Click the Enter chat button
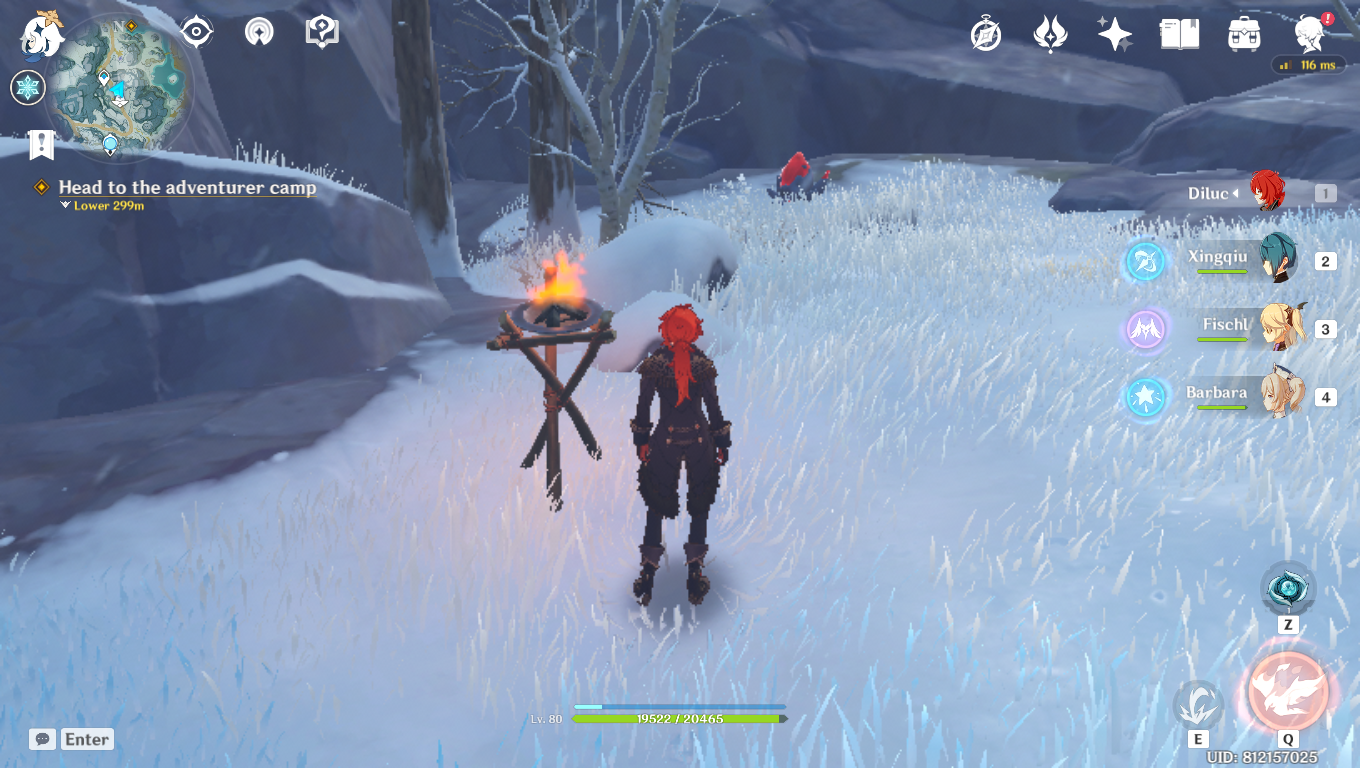Viewport: 1360px width, 768px height. coord(87,739)
